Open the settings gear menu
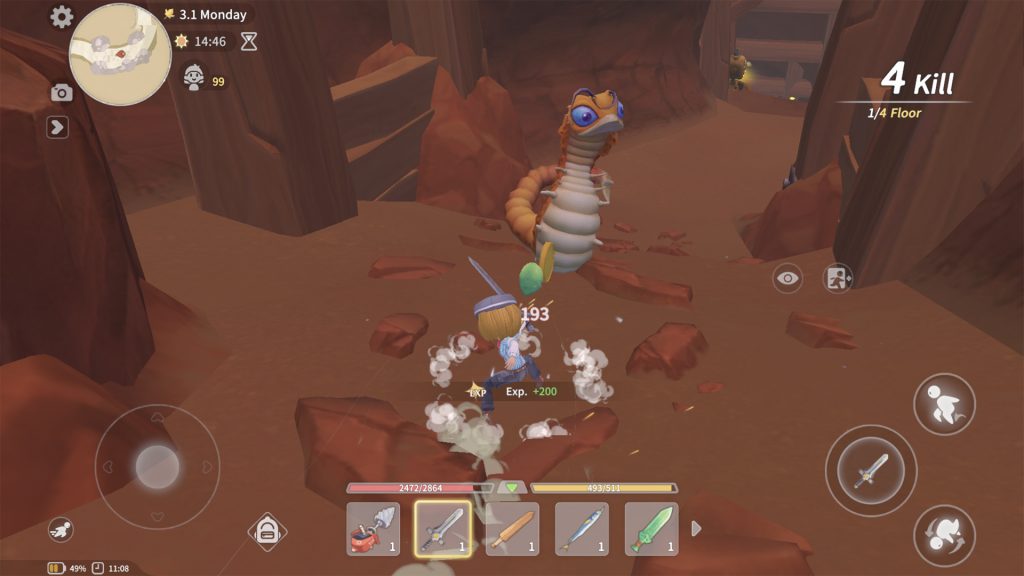This screenshot has height=576, width=1024. click(x=62, y=17)
